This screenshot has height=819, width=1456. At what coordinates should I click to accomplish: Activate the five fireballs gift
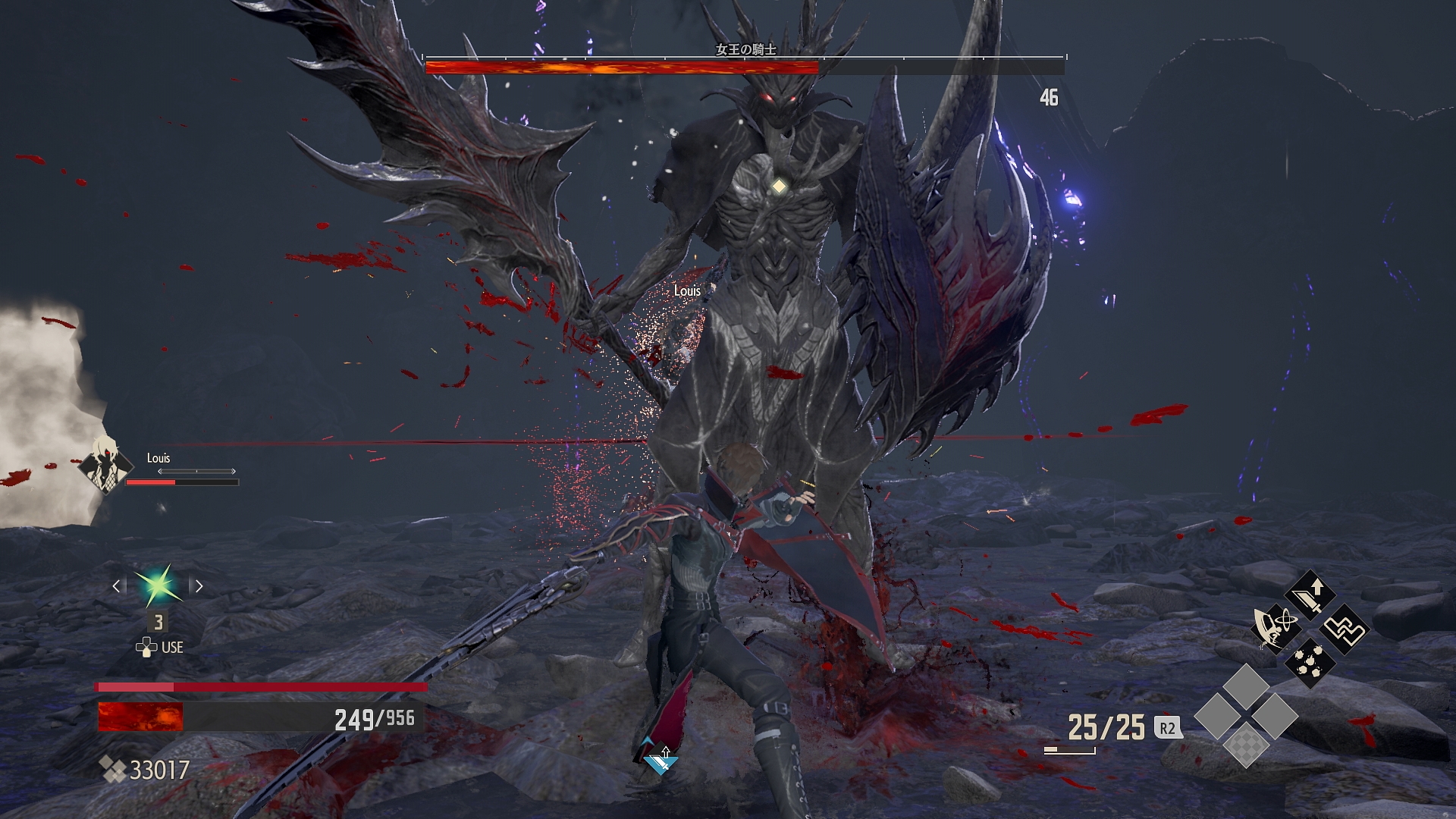point(1310,661)
